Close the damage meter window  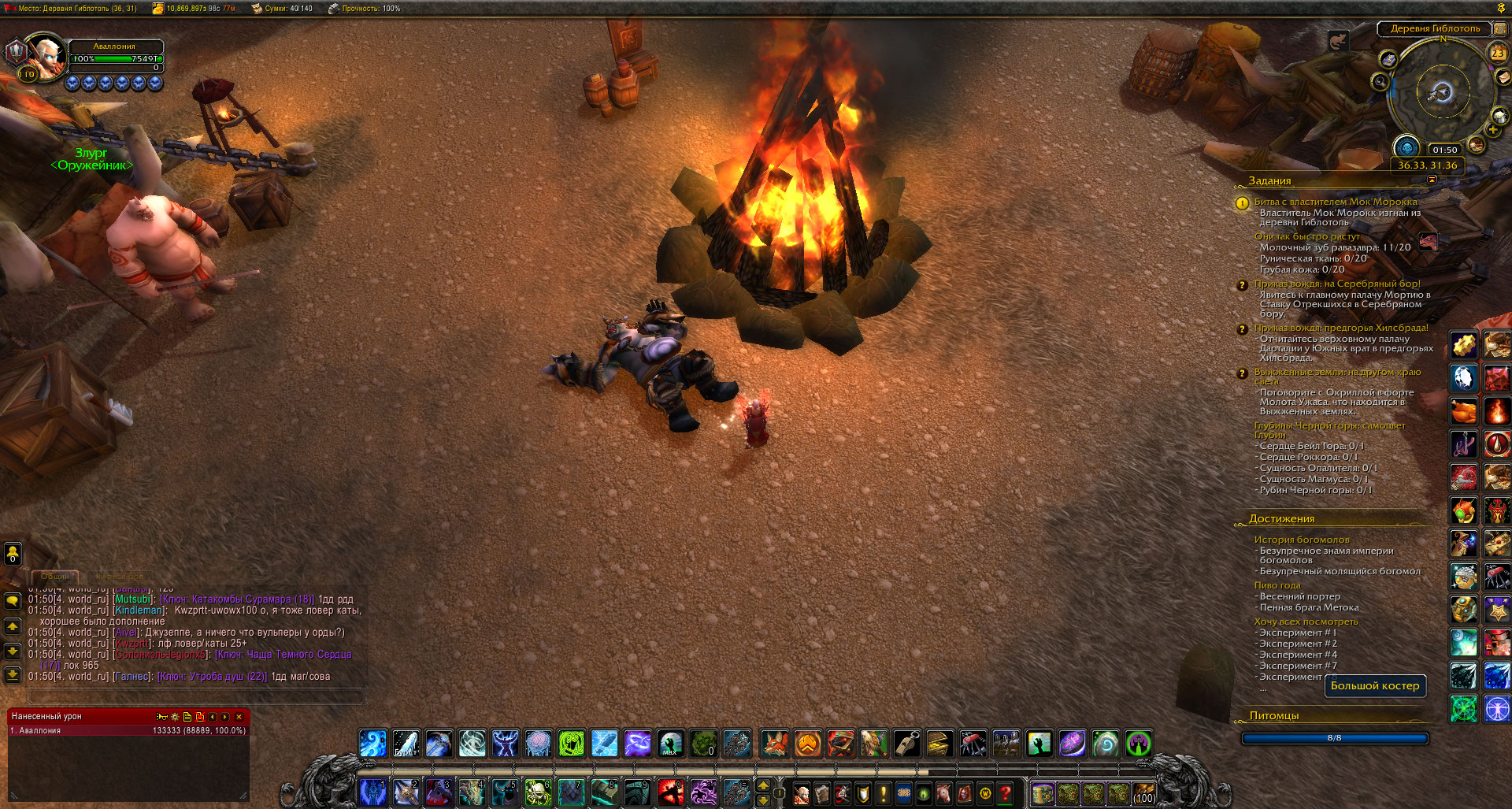(x=239, y=717)
